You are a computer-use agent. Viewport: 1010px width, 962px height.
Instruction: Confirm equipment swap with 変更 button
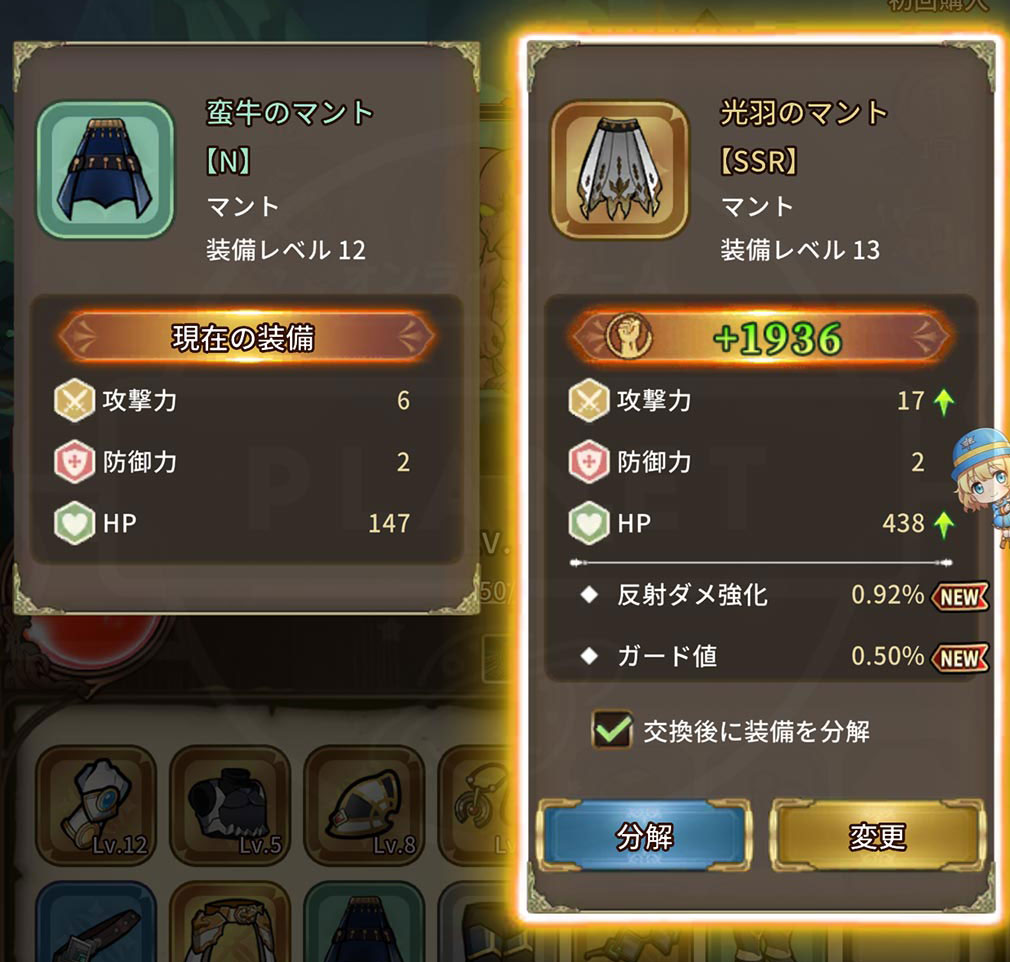tap(877, 836)
